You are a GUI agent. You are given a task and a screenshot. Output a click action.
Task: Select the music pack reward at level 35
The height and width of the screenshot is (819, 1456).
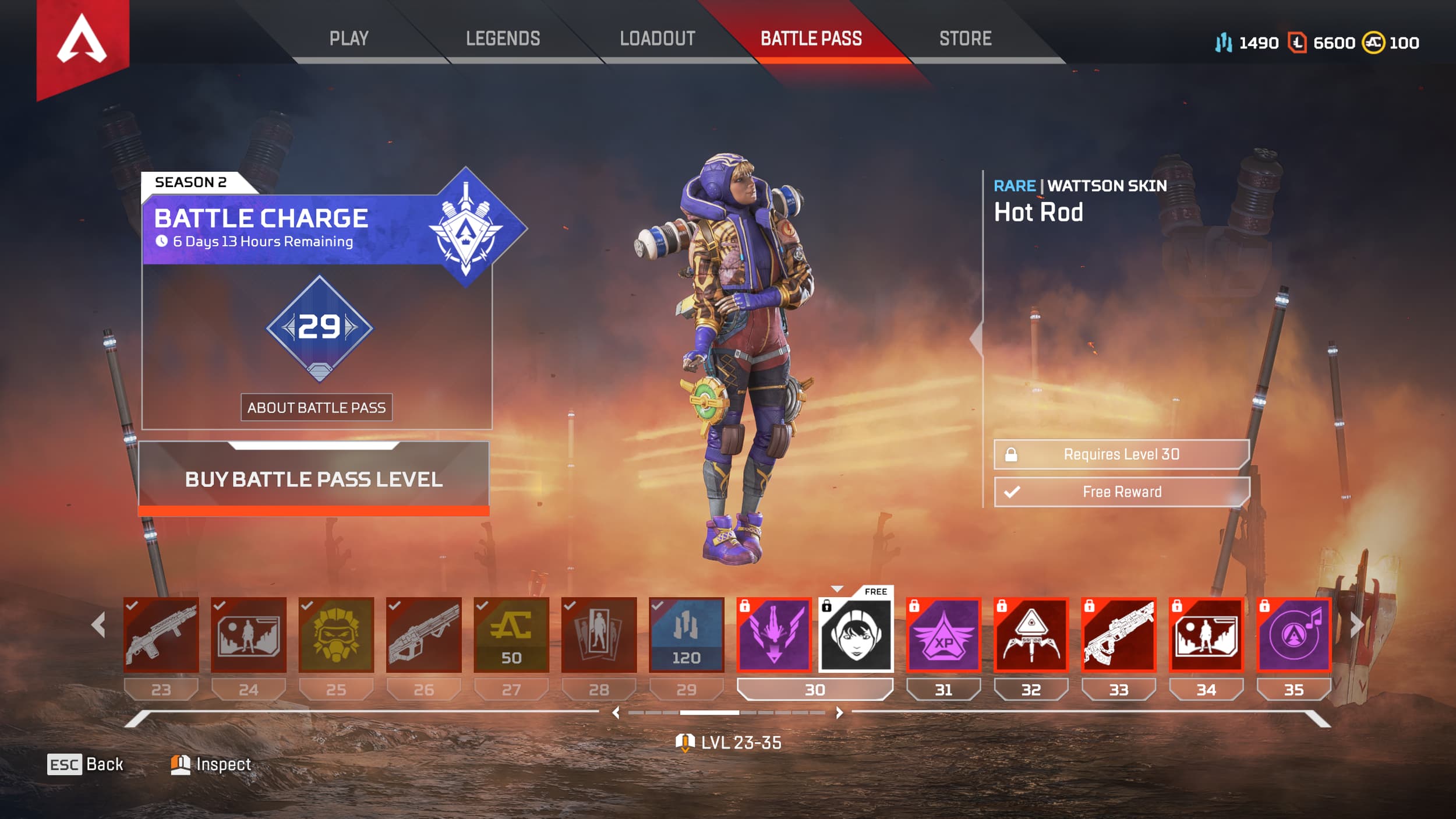coord(1294,635)
